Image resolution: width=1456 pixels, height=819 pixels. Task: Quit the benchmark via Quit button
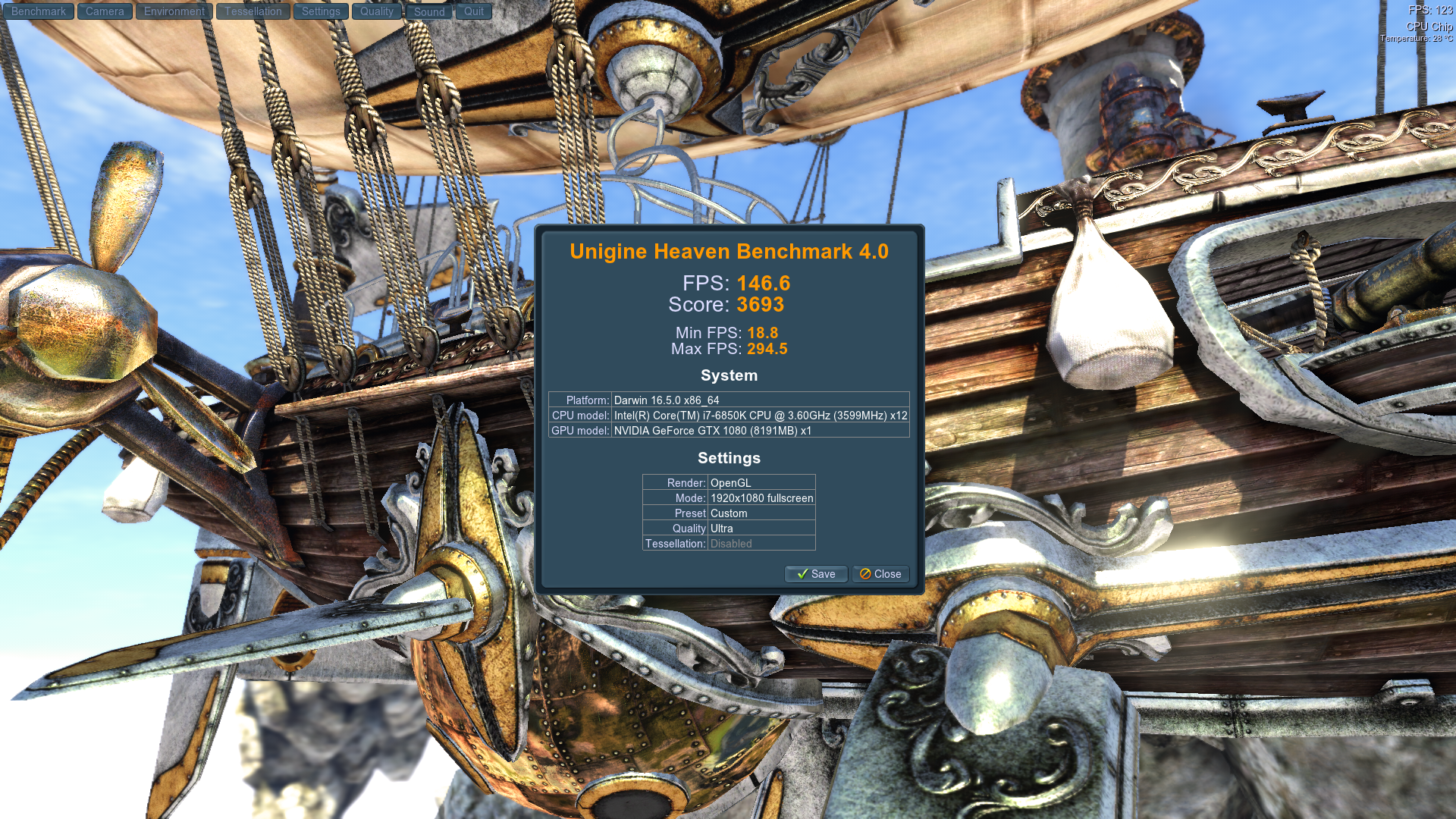point(474,11)
